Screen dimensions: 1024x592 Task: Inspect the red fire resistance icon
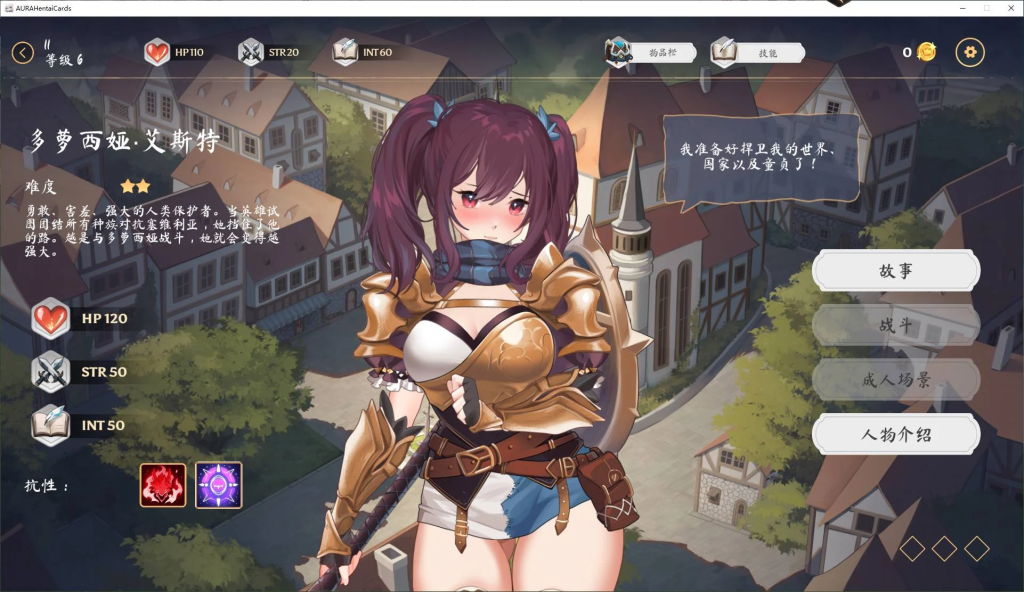coord(163,485)
